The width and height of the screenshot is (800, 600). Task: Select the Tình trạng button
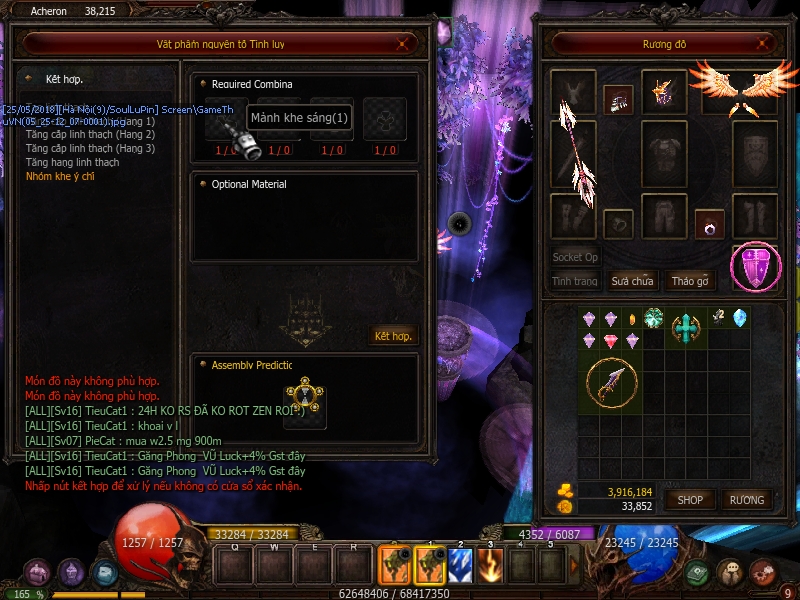pos(575,281)
